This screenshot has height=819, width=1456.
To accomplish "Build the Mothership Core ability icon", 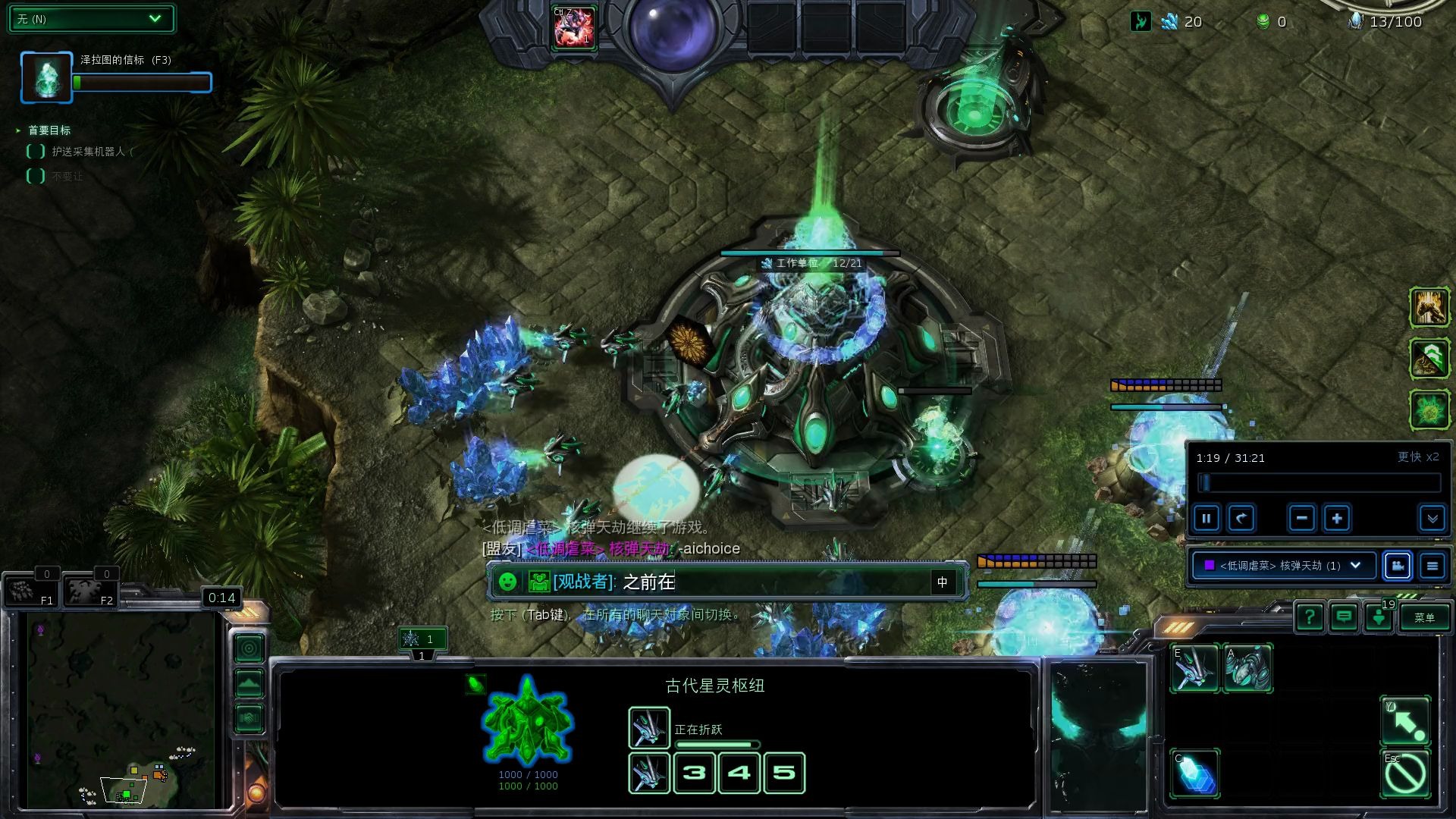I will click(1247, 668).
